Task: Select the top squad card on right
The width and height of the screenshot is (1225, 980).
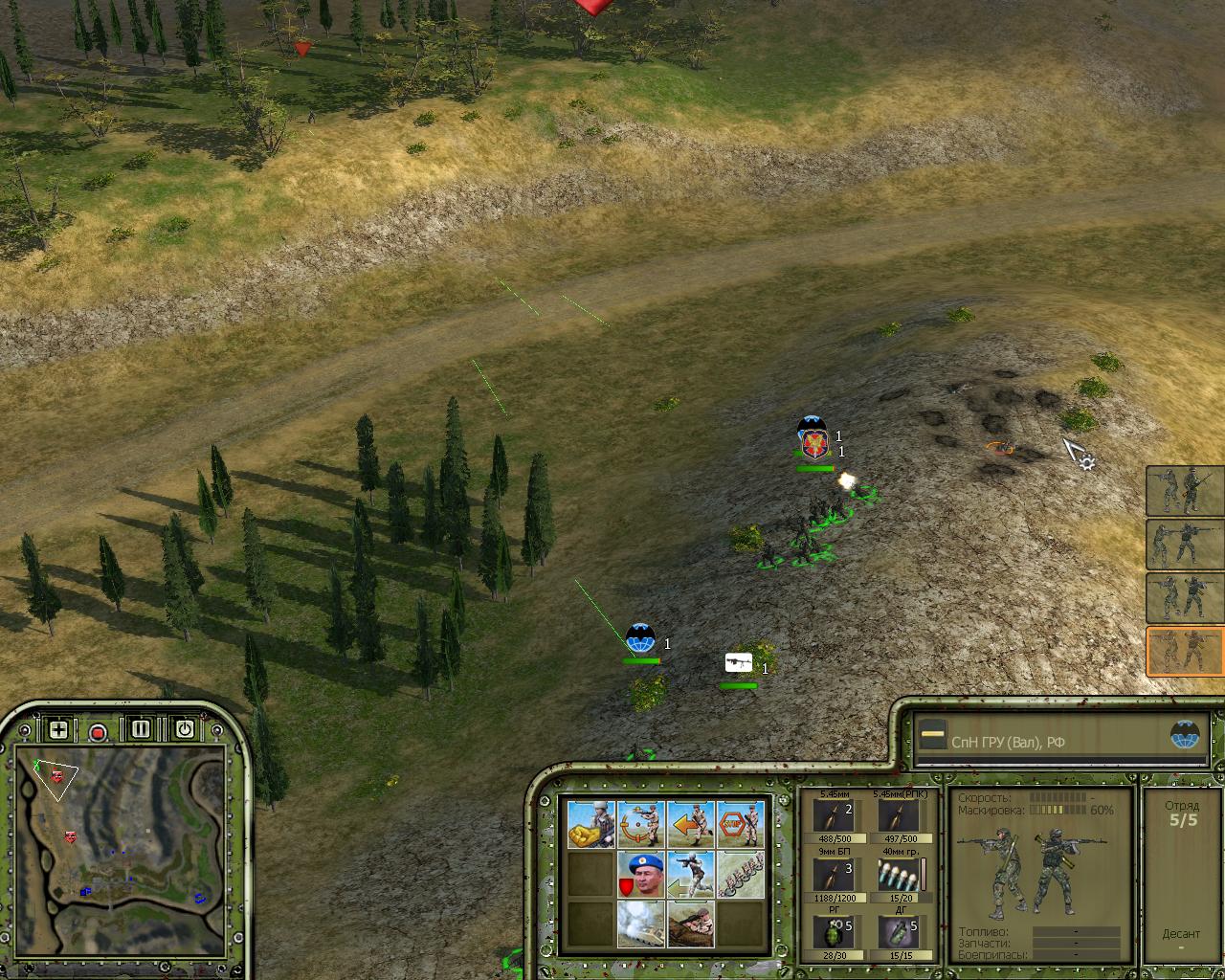Action: [1185, 491]
